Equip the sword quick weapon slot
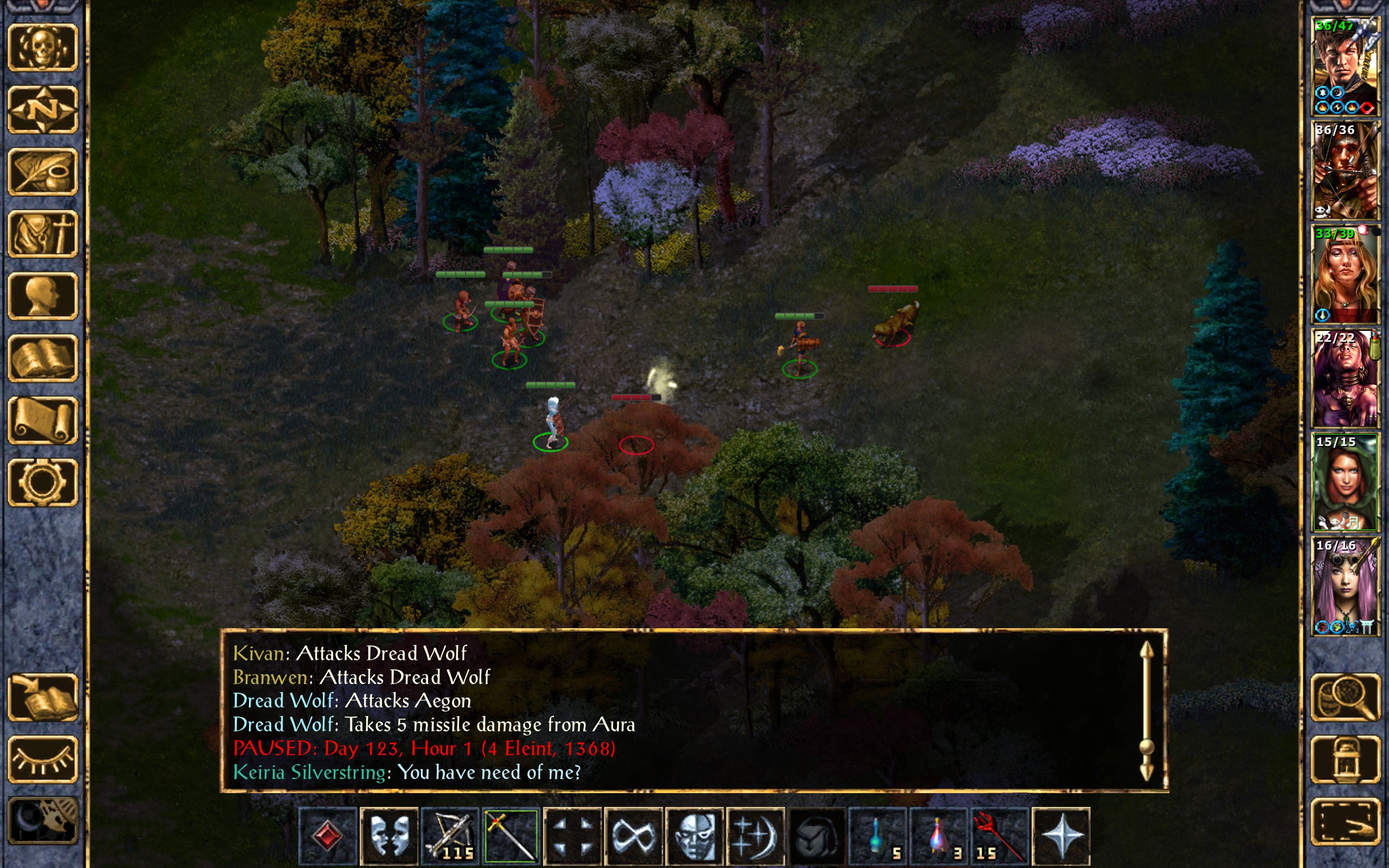The width and height of the screenshot is (1389, 868). point(511,835)
